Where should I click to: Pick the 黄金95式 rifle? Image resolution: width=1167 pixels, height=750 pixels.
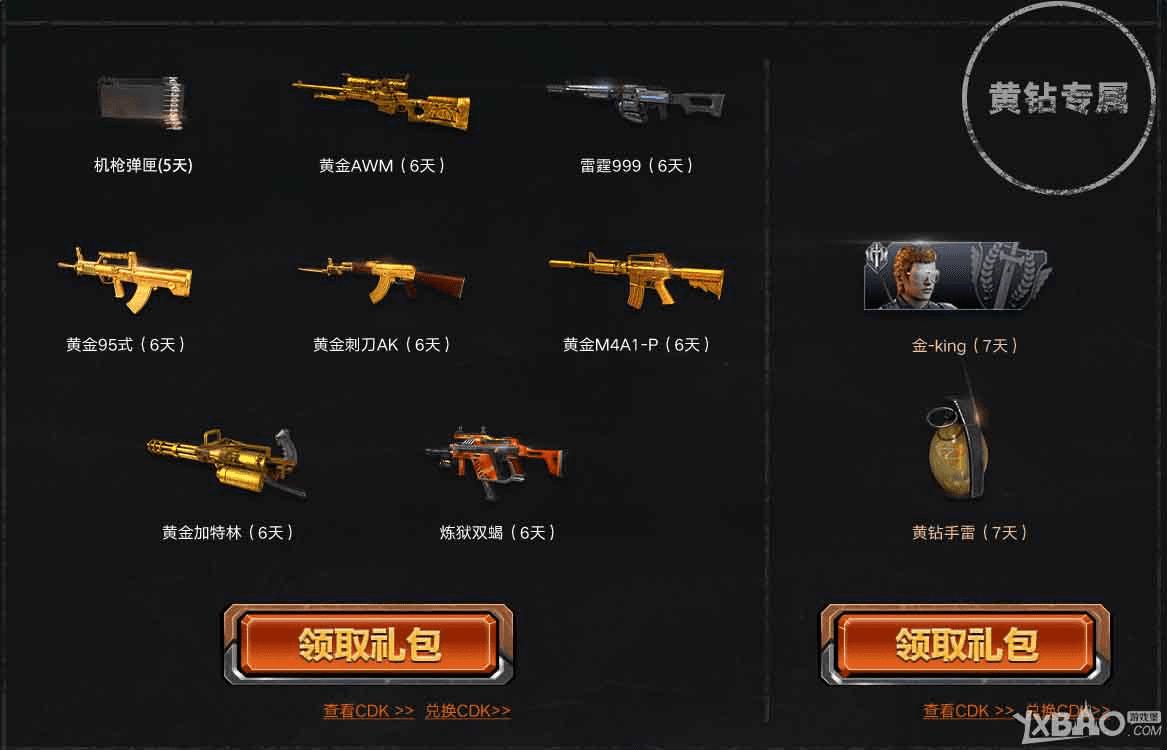click(x=126, y=275)
